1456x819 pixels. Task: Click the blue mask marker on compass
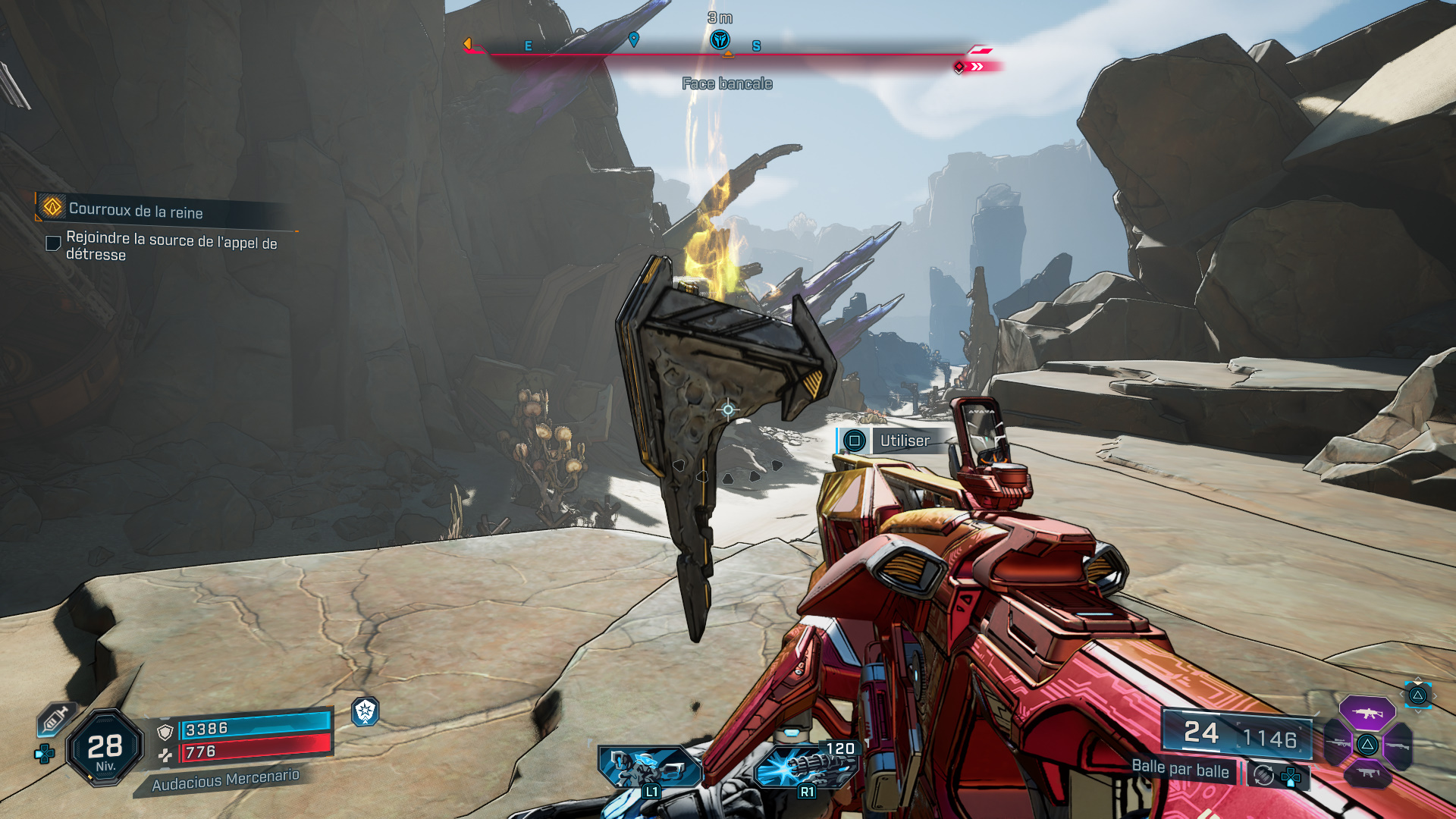[720, 39]
